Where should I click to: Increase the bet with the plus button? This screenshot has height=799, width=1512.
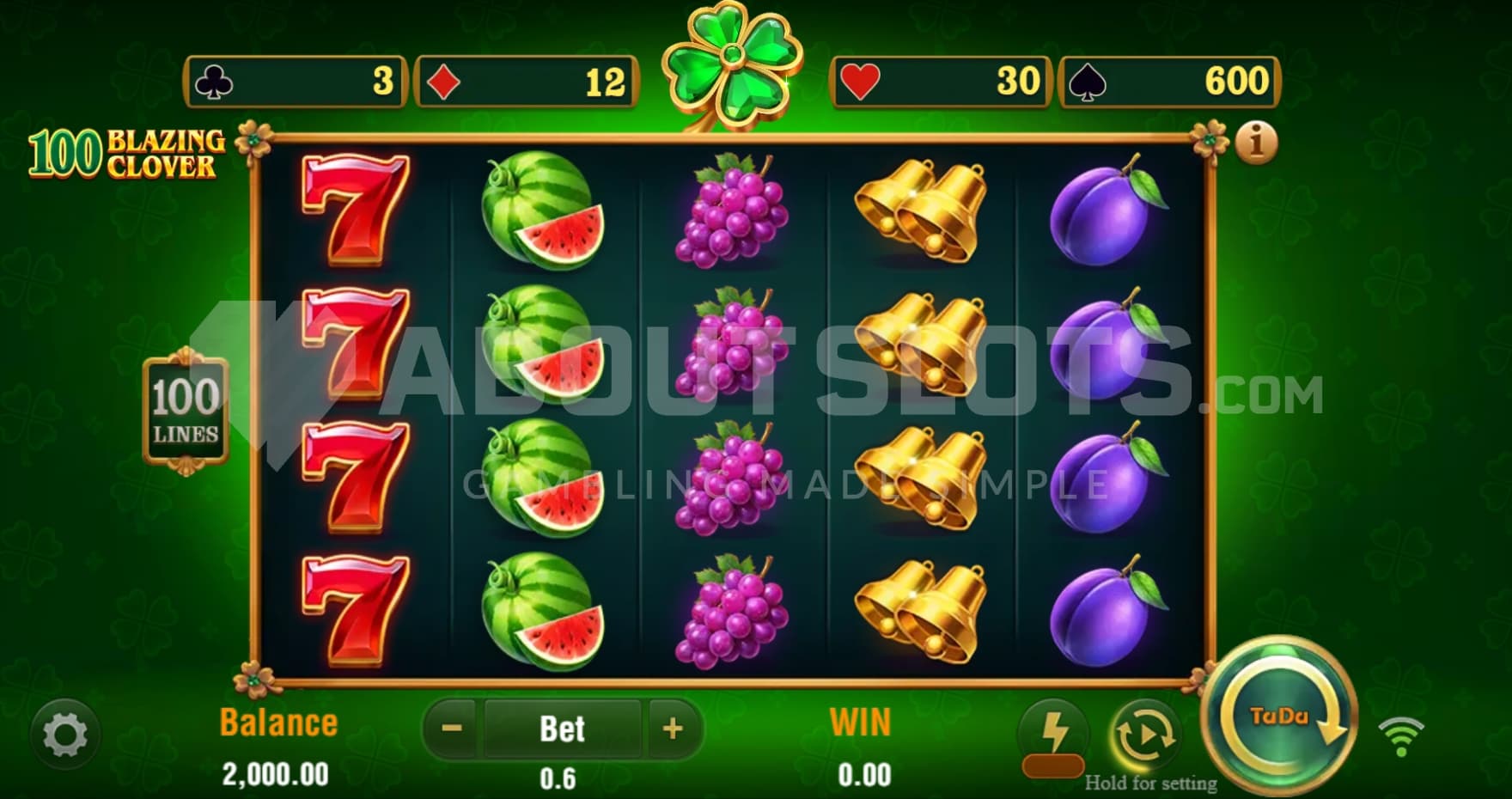click(673, 729)
